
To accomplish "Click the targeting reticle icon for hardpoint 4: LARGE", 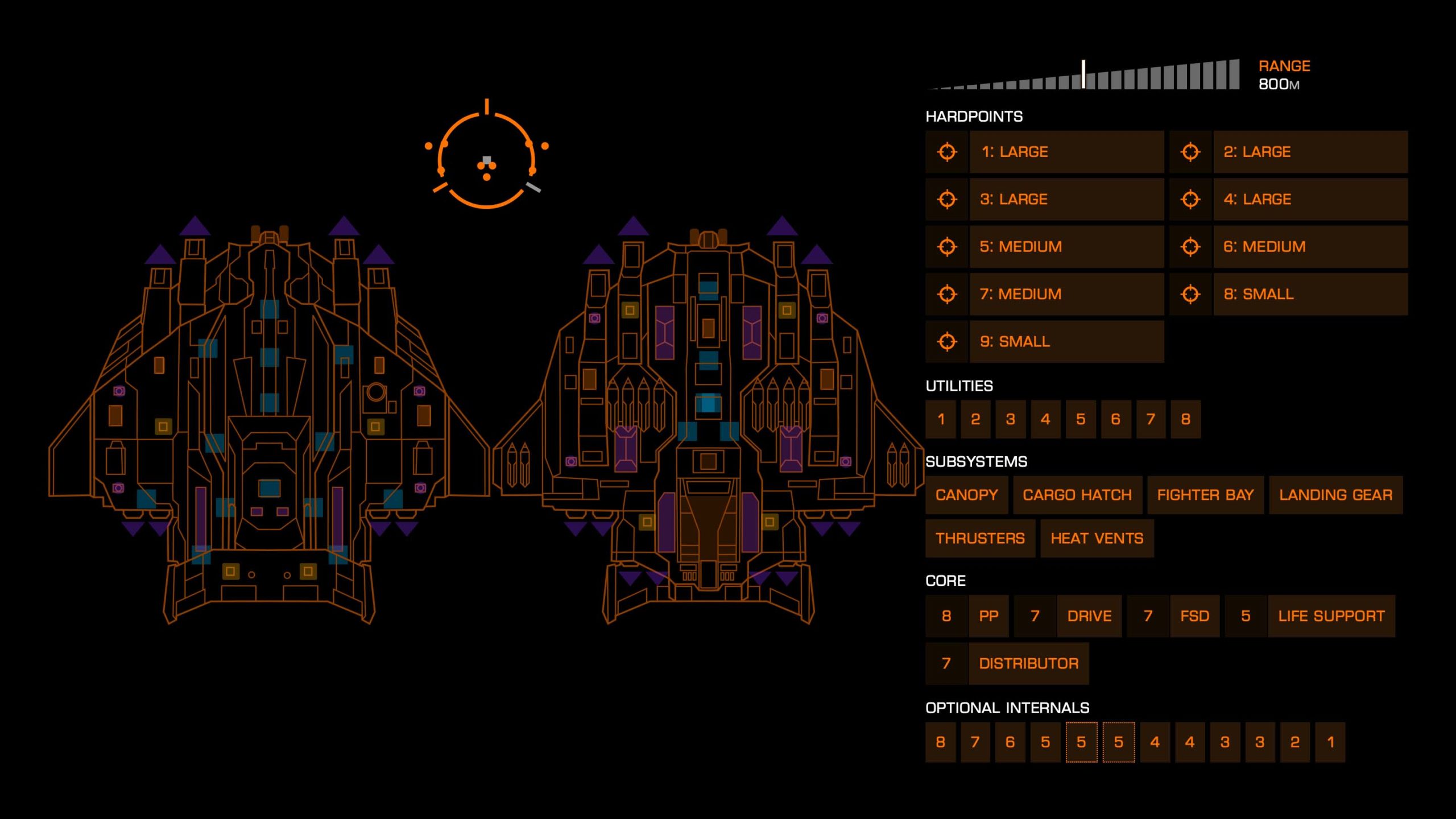I will click(x=1190, y=200).
